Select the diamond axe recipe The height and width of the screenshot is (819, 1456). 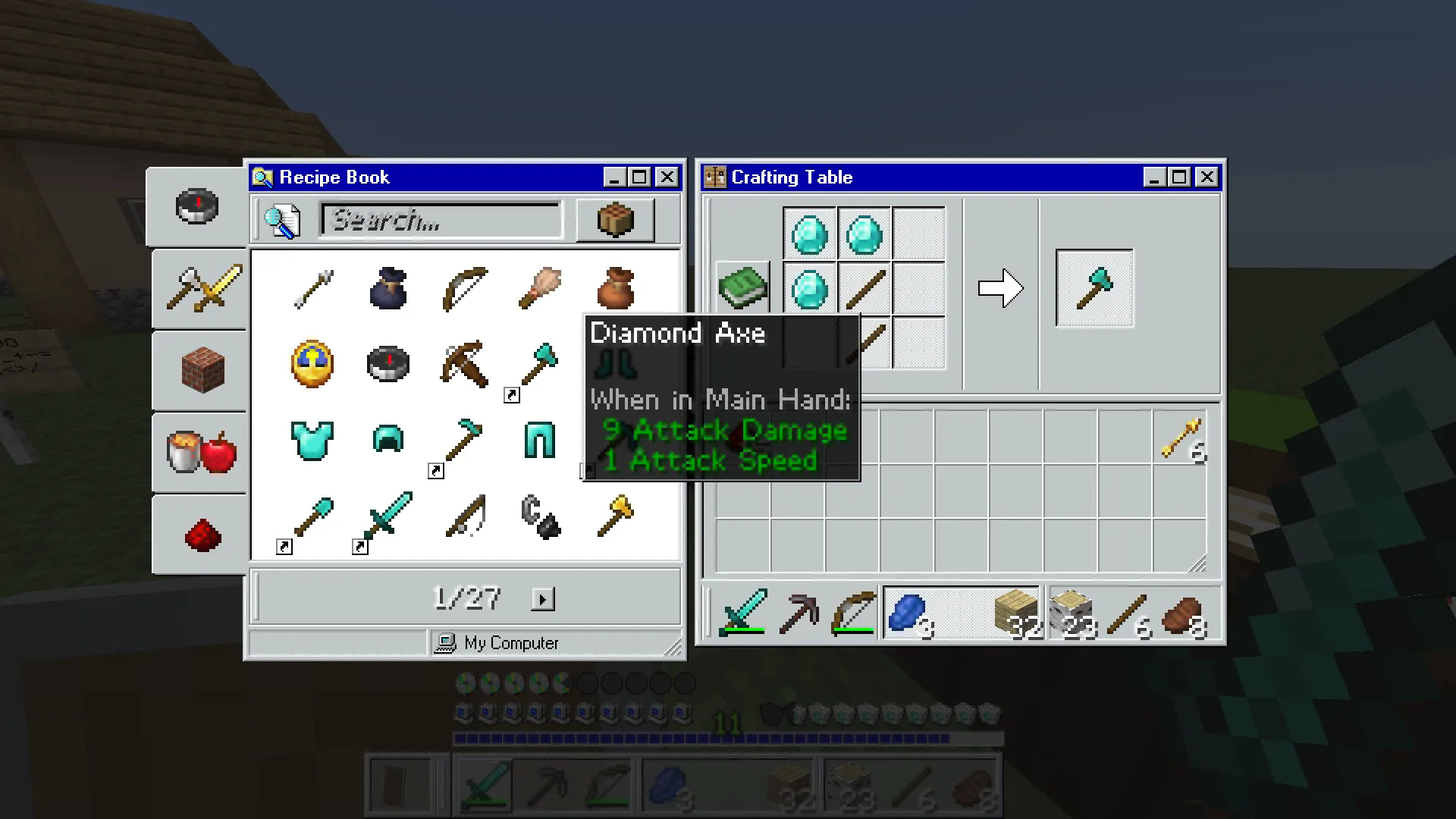point(539,364)
